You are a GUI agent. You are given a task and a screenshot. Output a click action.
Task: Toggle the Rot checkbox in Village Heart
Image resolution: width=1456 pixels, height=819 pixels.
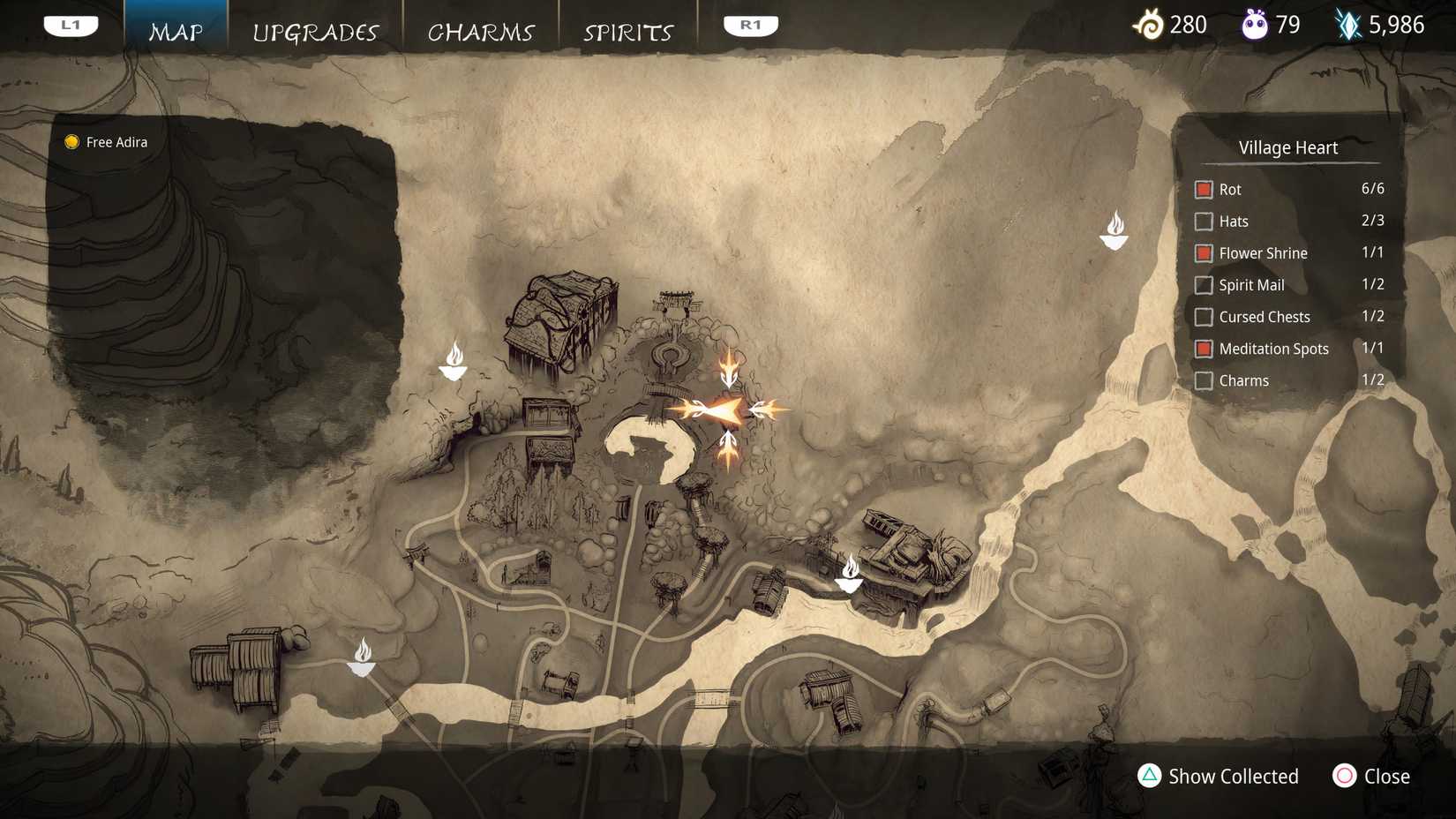click(1204, 189)
